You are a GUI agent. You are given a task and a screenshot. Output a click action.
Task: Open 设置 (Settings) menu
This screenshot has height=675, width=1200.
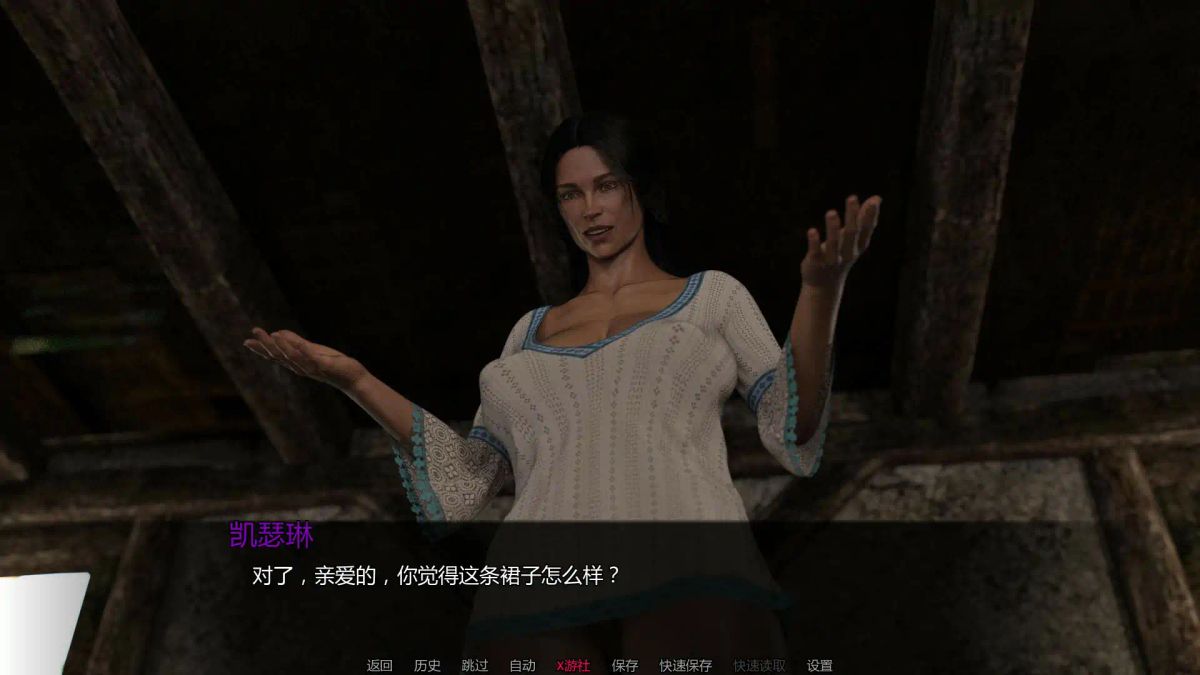point(820,665)
